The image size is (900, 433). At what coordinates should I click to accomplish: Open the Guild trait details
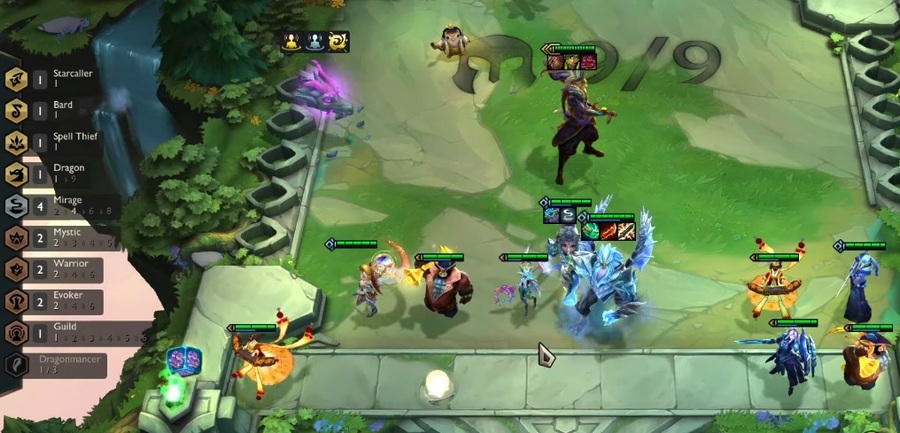pyautogui.click(x=60, y=333)
